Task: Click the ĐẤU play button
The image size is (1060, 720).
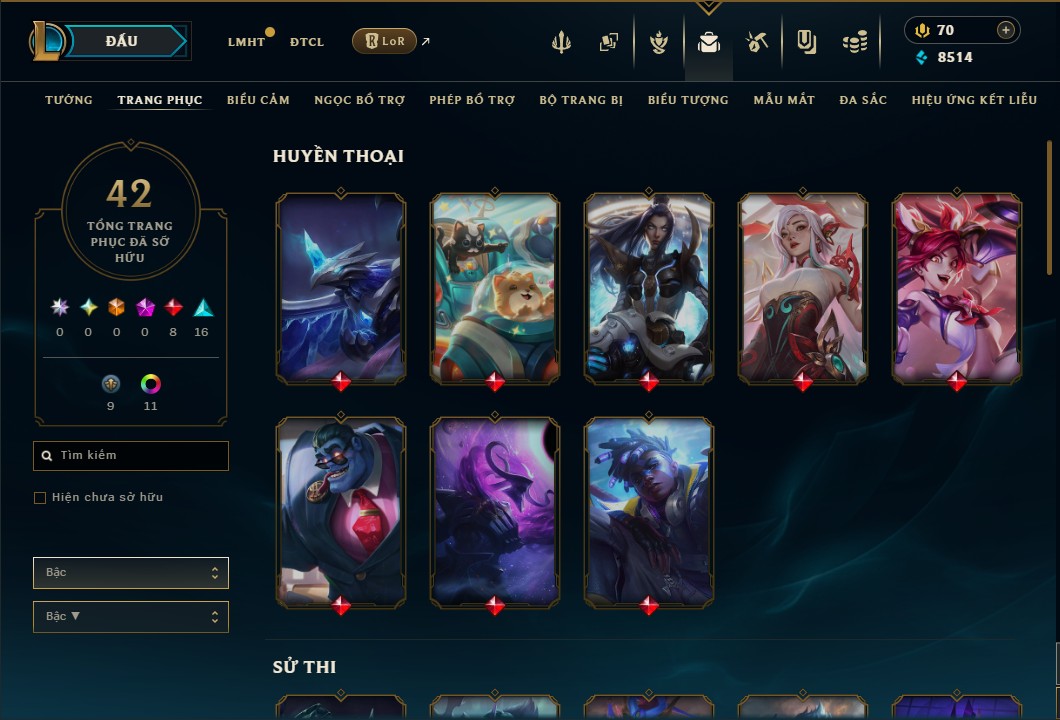Action: coord(122,41)
